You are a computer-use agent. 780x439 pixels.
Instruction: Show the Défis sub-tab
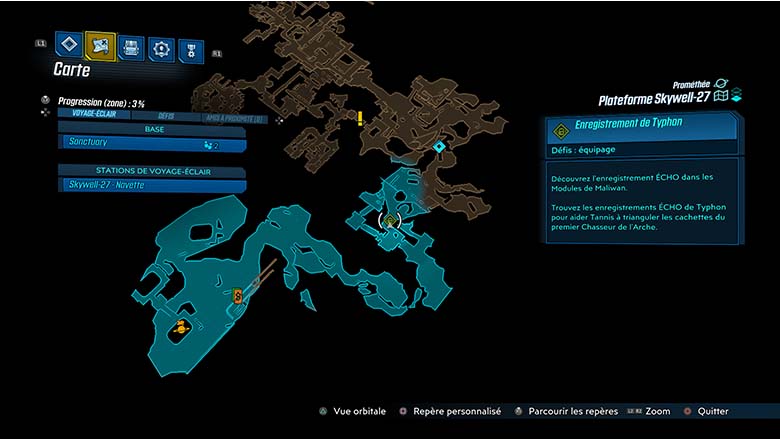pos(166,116)
